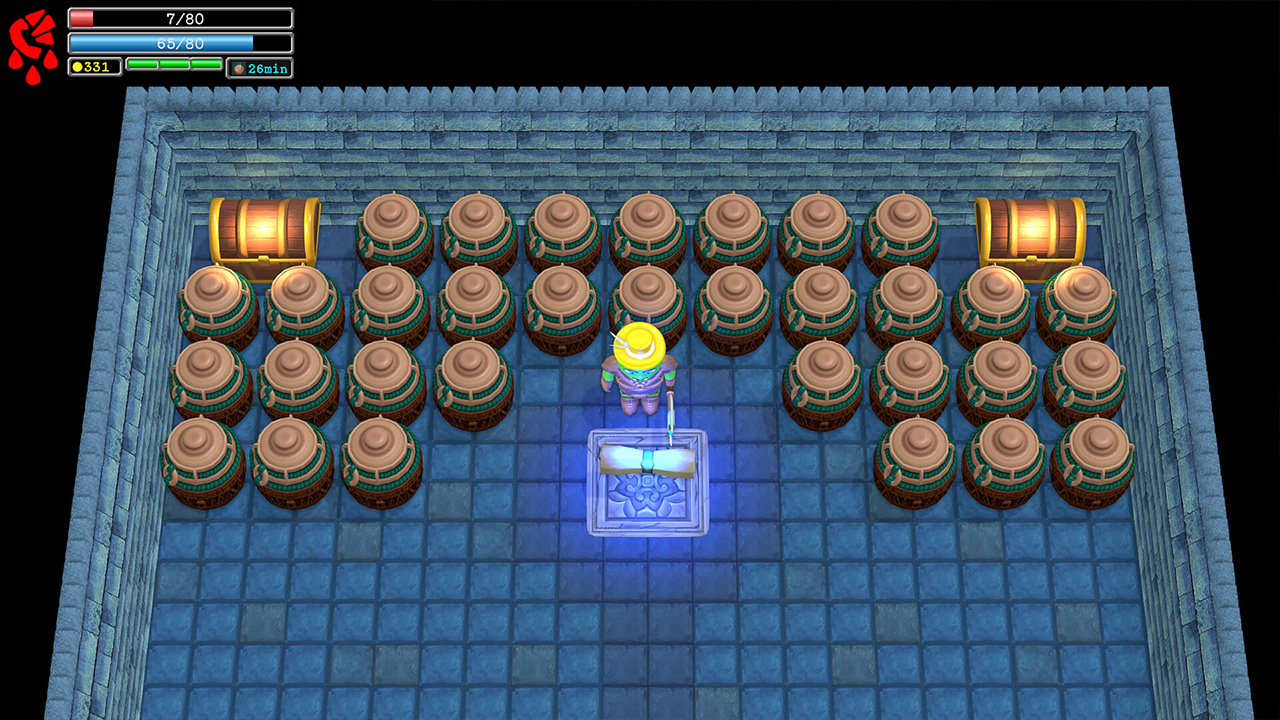Click the red health bar showing 7/80
Viewport: 1280px width, 720px height.
point(180,18)
